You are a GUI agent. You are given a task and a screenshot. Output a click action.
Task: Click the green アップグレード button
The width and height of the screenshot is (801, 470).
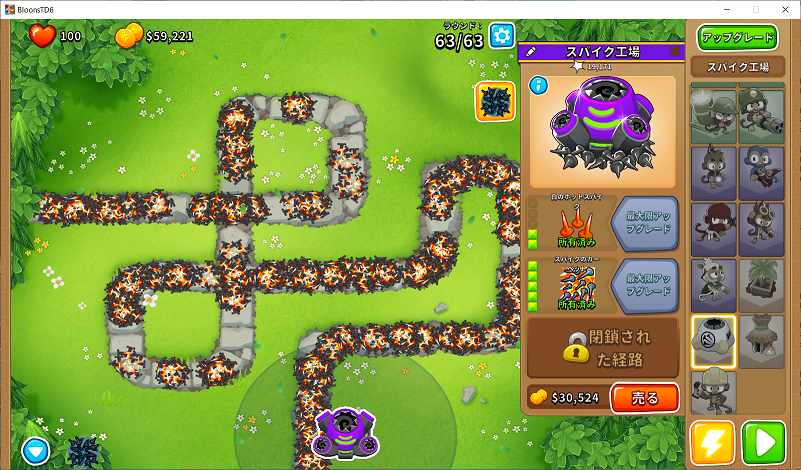(x=738, y=38)
